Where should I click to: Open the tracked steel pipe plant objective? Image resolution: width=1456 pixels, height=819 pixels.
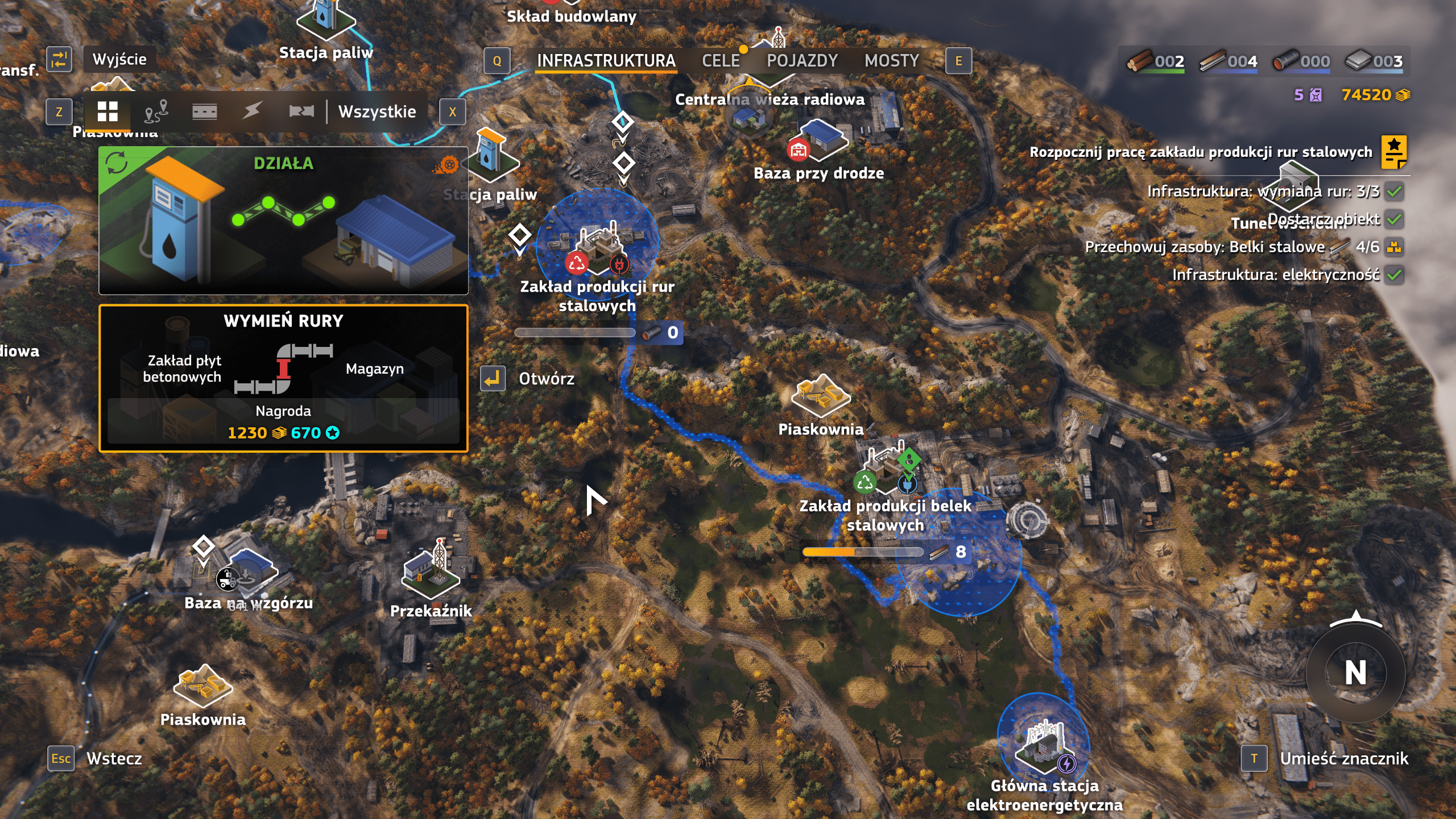(1201, 152)
